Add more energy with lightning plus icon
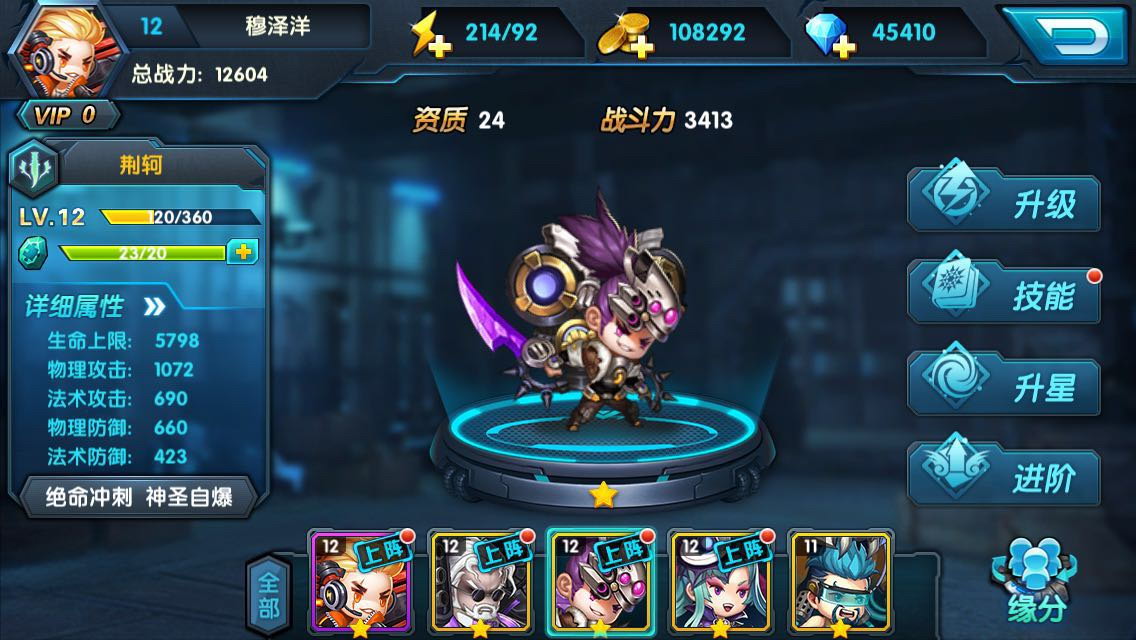This screenshot has height=640, width=1136. (426, 35)
